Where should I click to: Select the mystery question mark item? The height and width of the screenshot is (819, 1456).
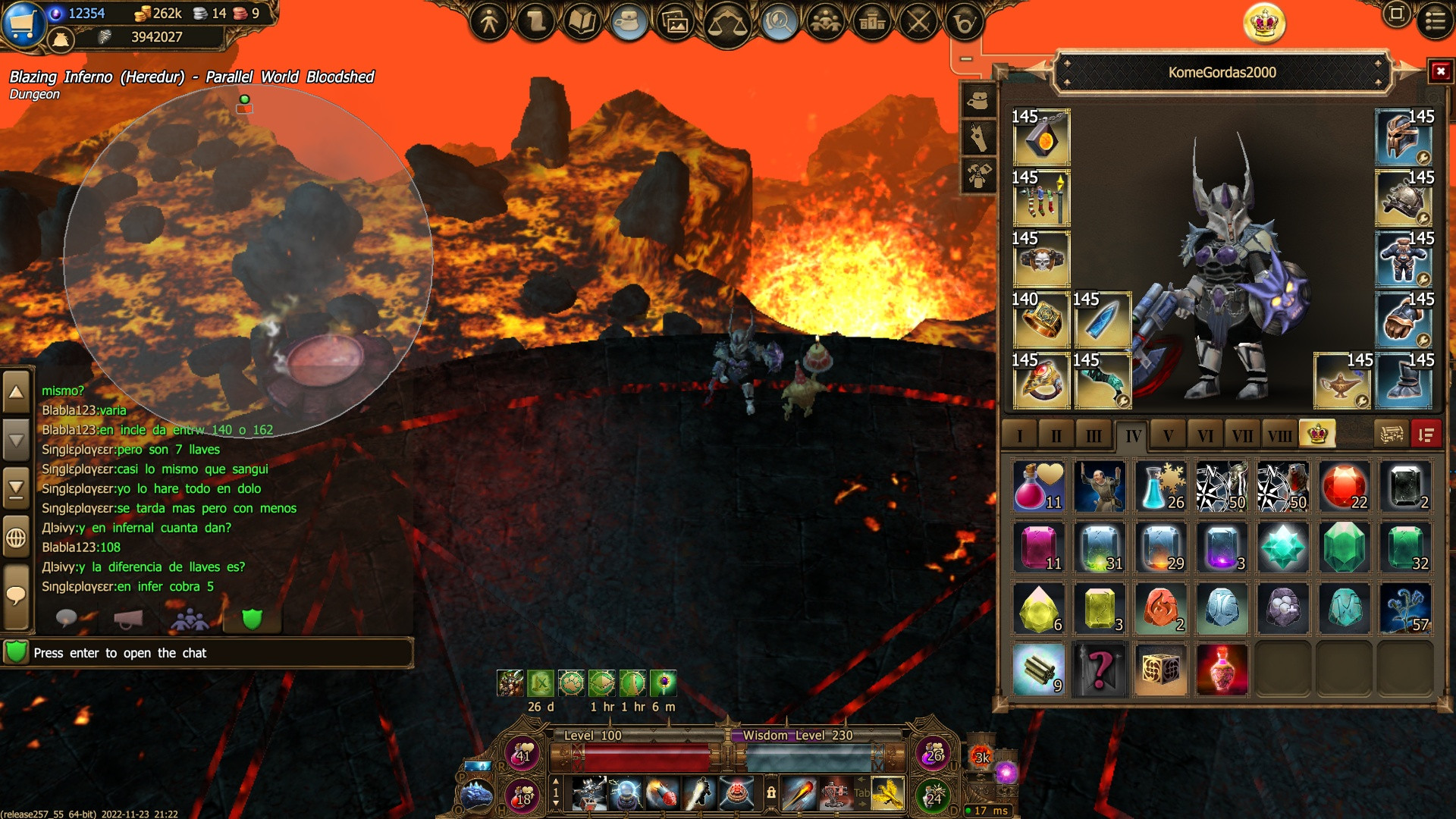click(1100, 670)
